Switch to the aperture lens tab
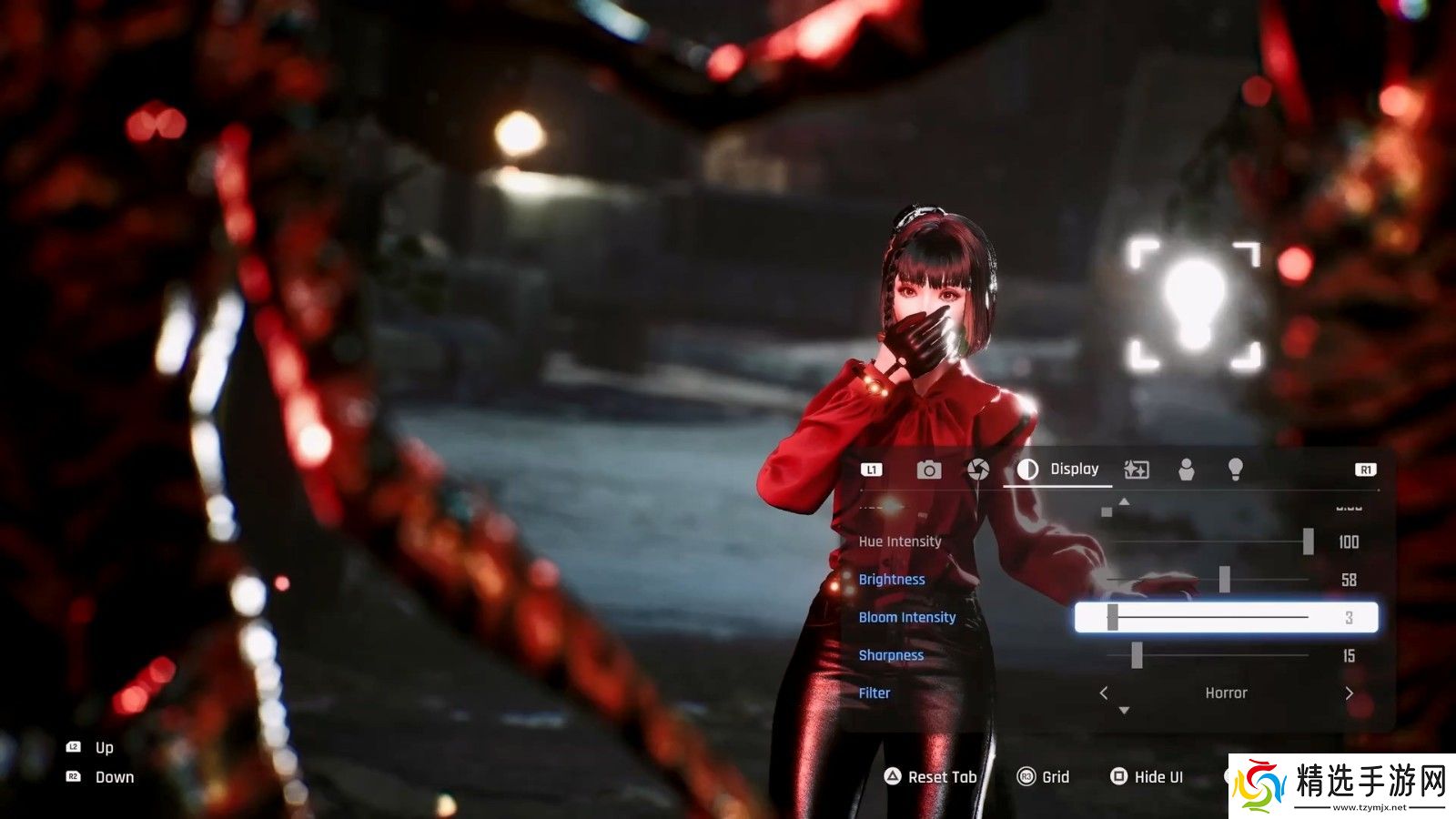The height and width of the screenshot is (819, 1456). click(x=978, y=470)
